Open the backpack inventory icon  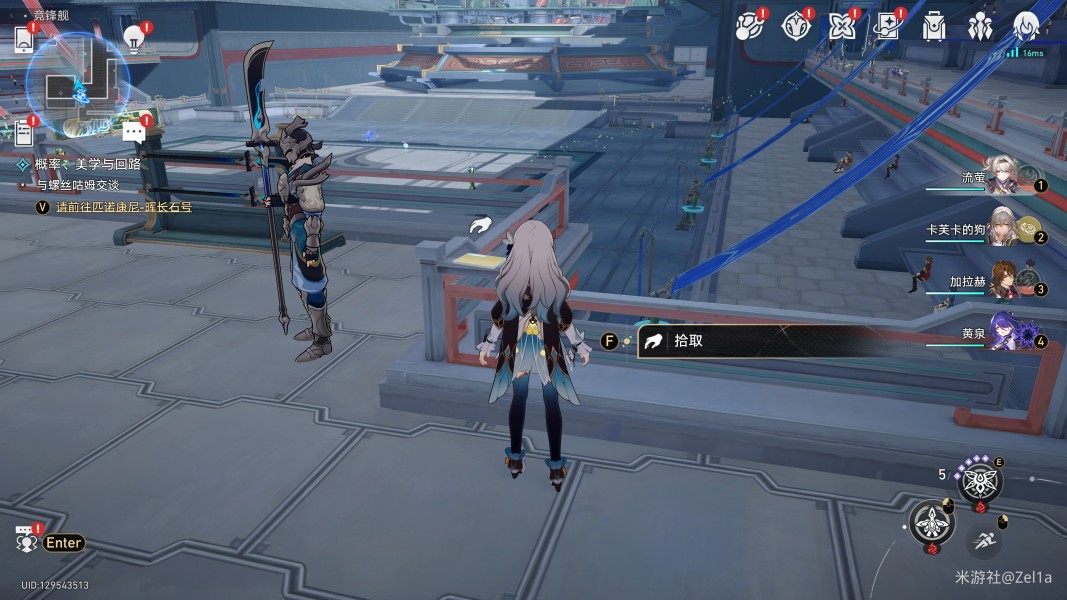tap(934, 26)
